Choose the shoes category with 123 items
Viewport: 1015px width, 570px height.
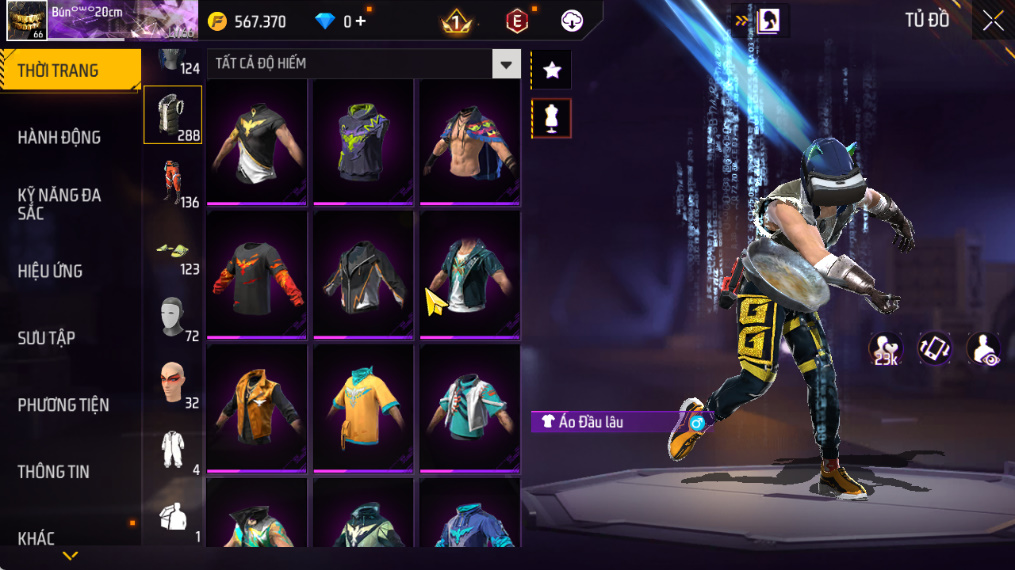(173, 250)
